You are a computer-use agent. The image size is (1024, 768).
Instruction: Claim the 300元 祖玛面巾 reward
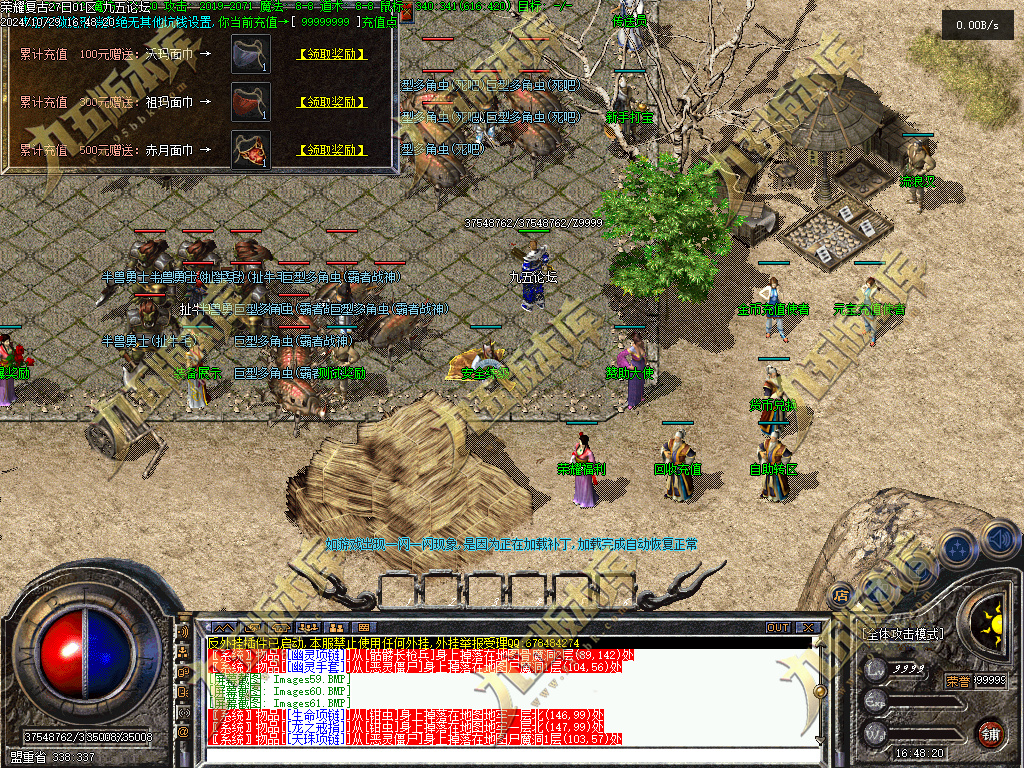click(x=332, y=102)
